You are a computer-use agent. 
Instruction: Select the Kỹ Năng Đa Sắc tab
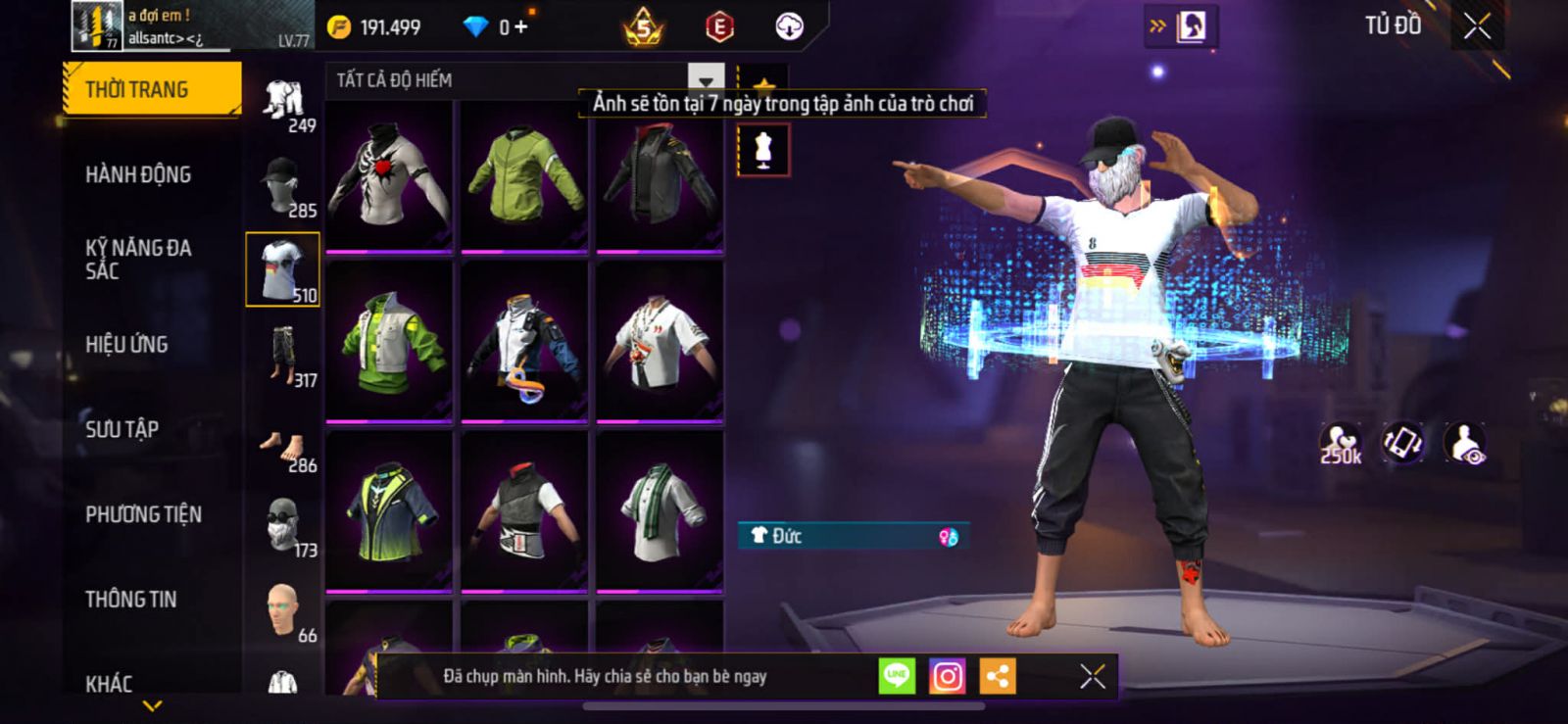pyautogui.click(x=138, y=259)
